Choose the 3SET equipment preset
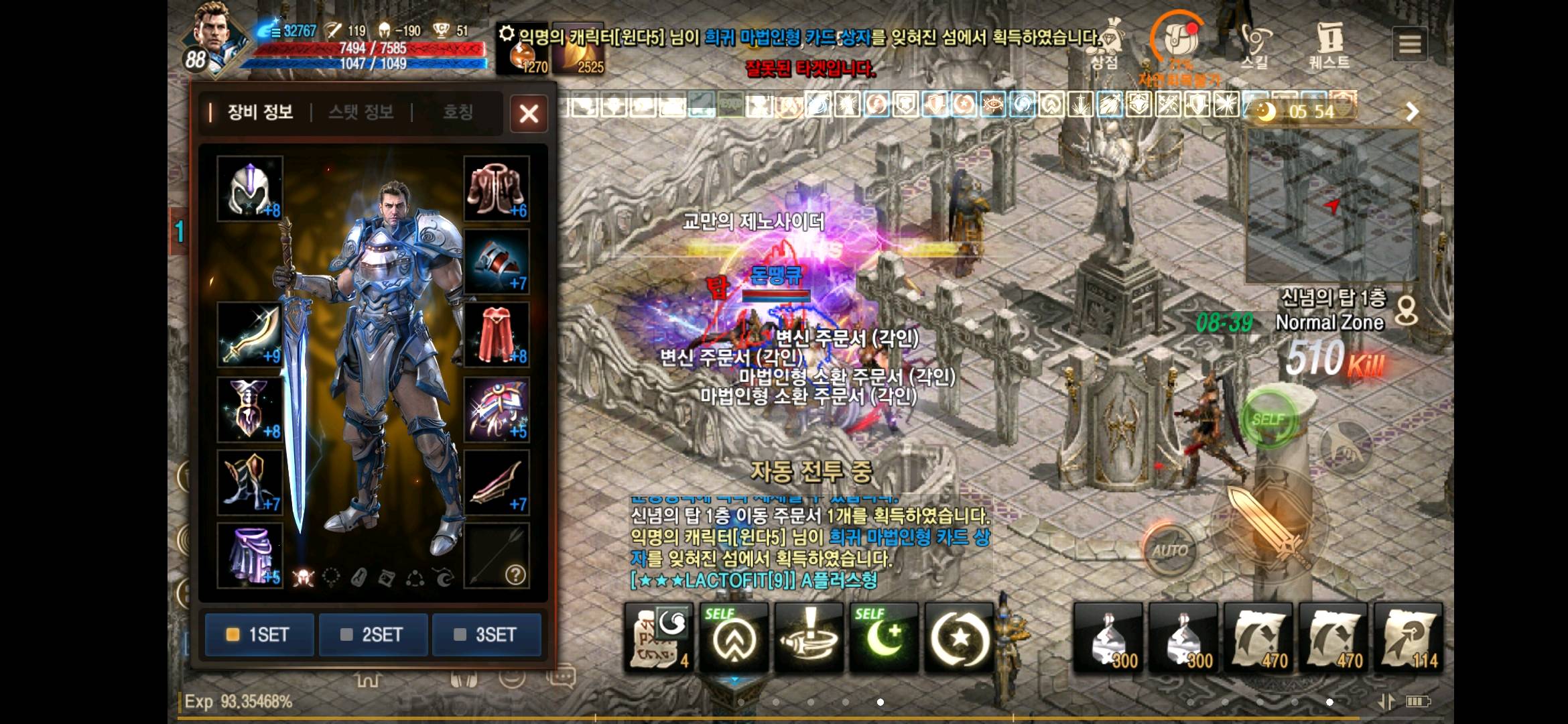Screen dimensions: 1568x724 point(486,634)
